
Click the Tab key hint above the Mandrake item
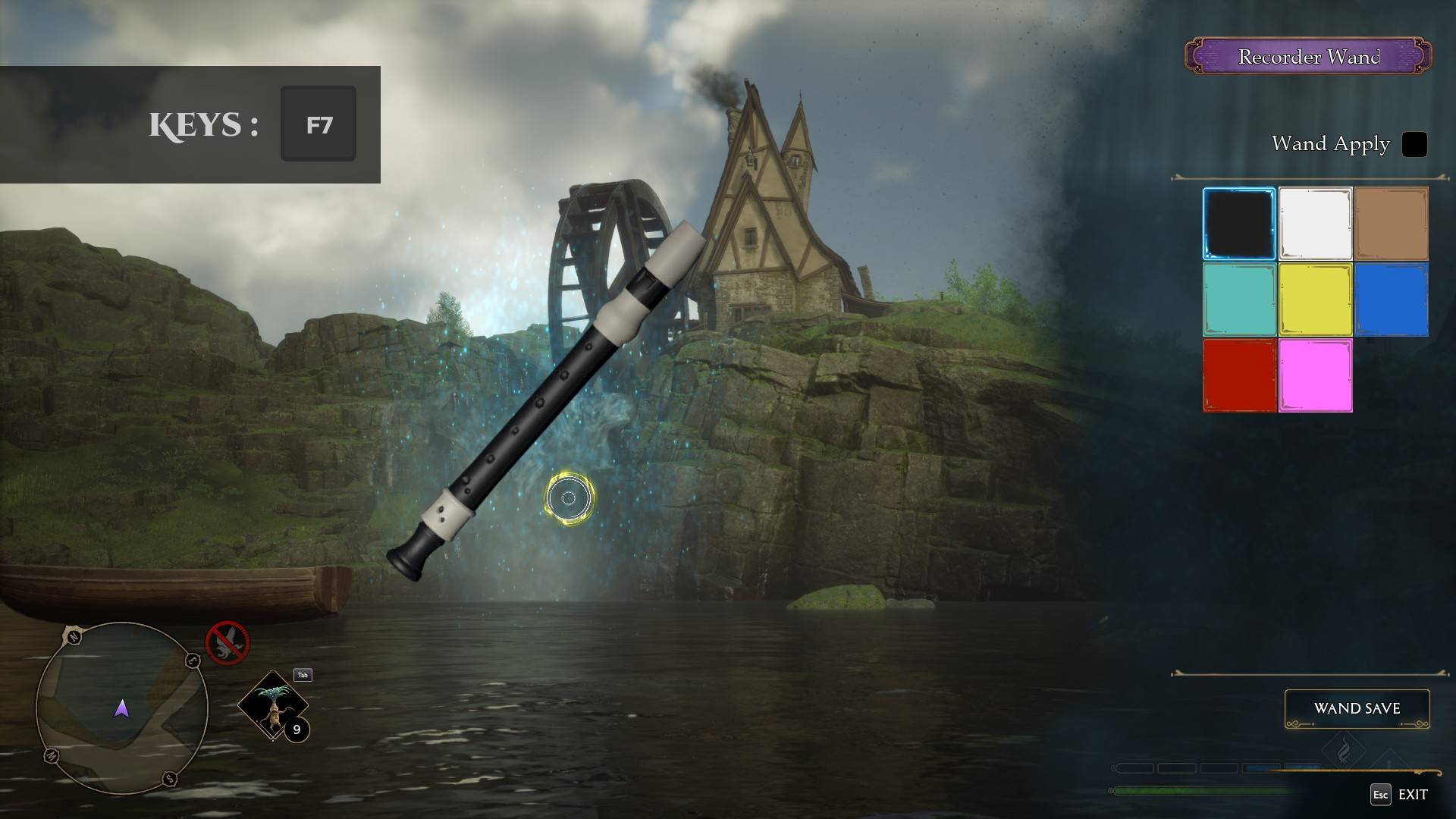click(x=302, y=673)
